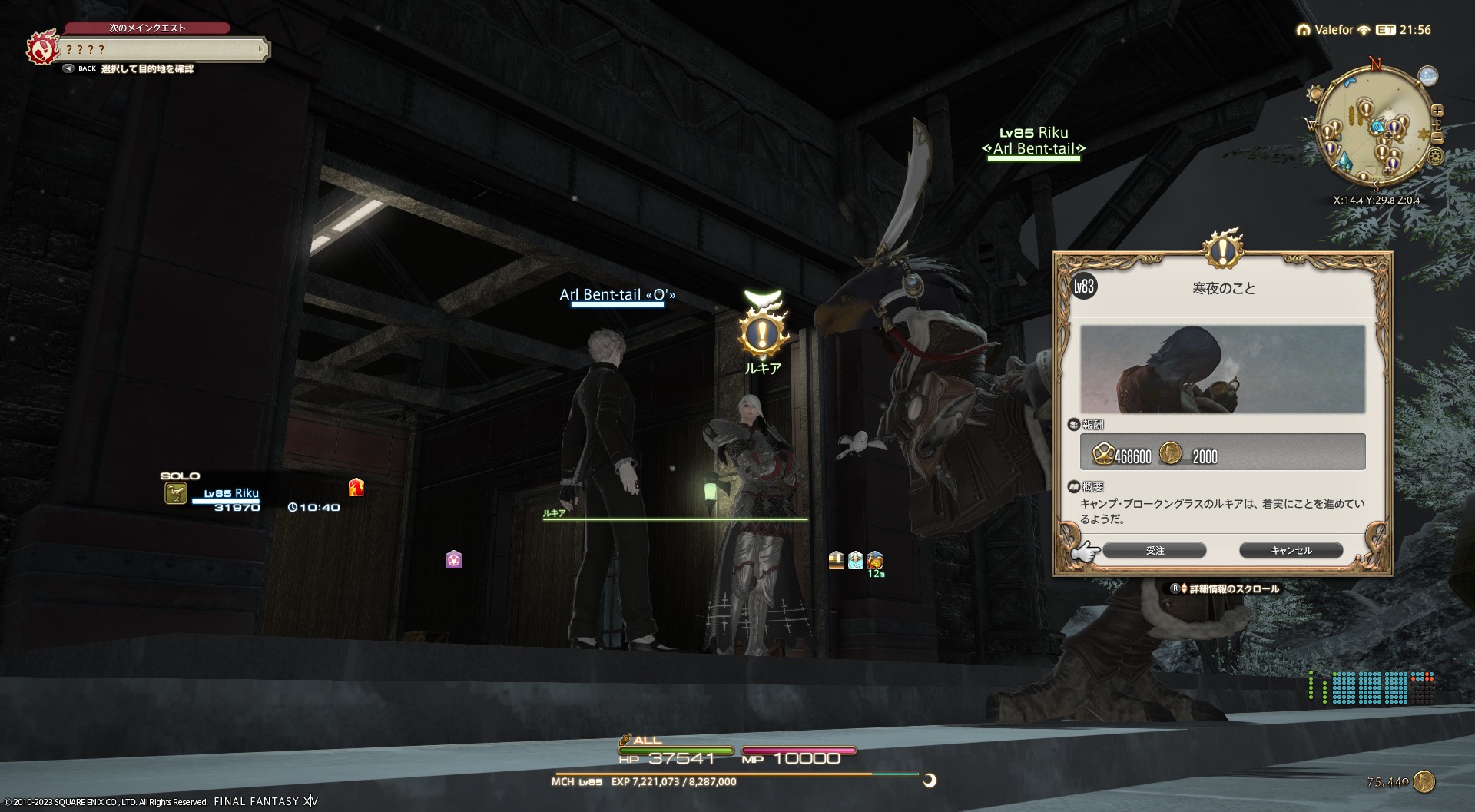View the quest's illustration banner image
This screenshot has height=812, width=1475.
pos(1222,370)
